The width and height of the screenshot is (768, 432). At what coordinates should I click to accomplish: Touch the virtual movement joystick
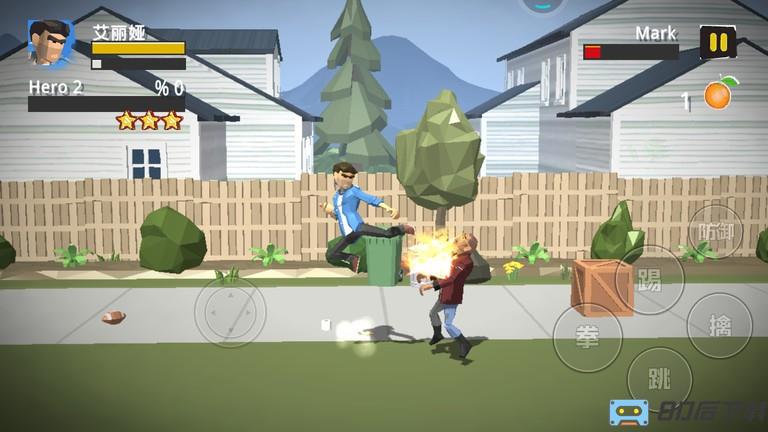[229, 312]
